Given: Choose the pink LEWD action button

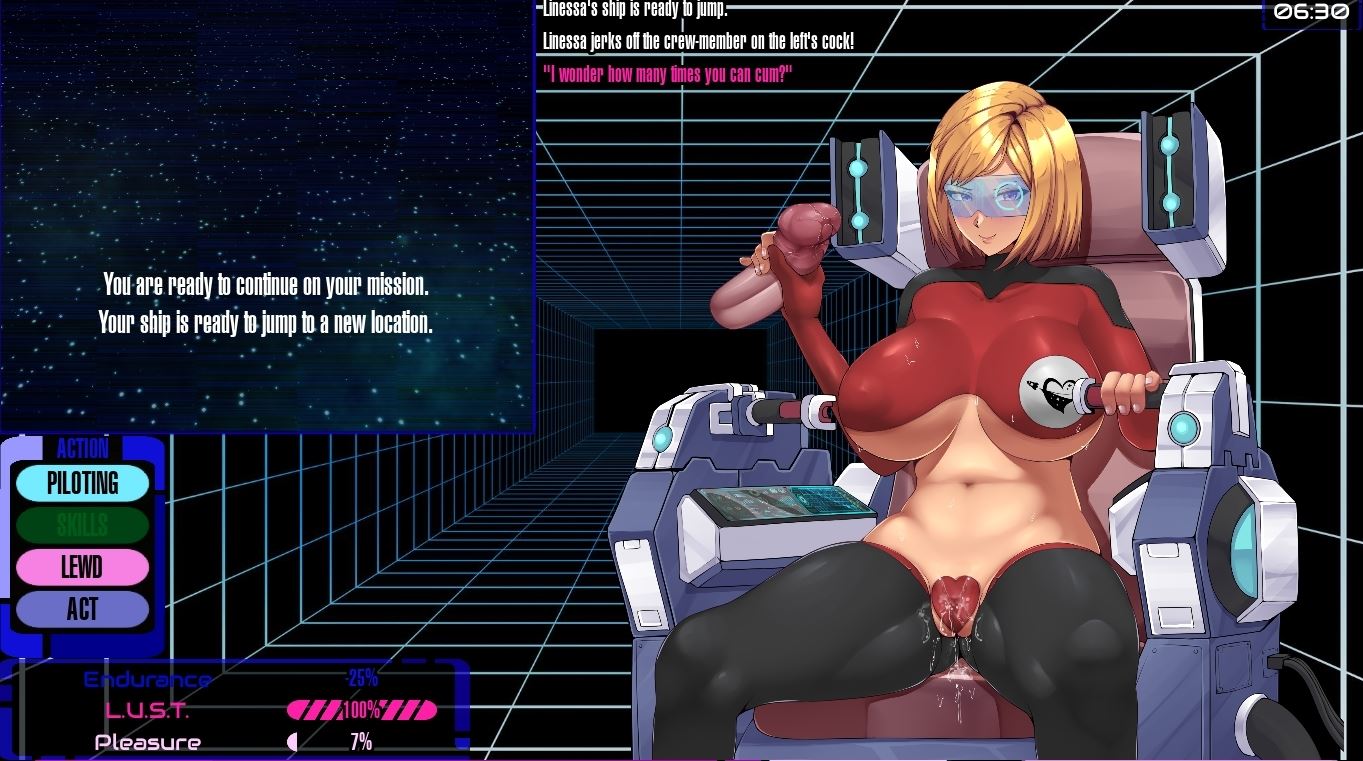Looking at the screenshot, I should 82,567.
